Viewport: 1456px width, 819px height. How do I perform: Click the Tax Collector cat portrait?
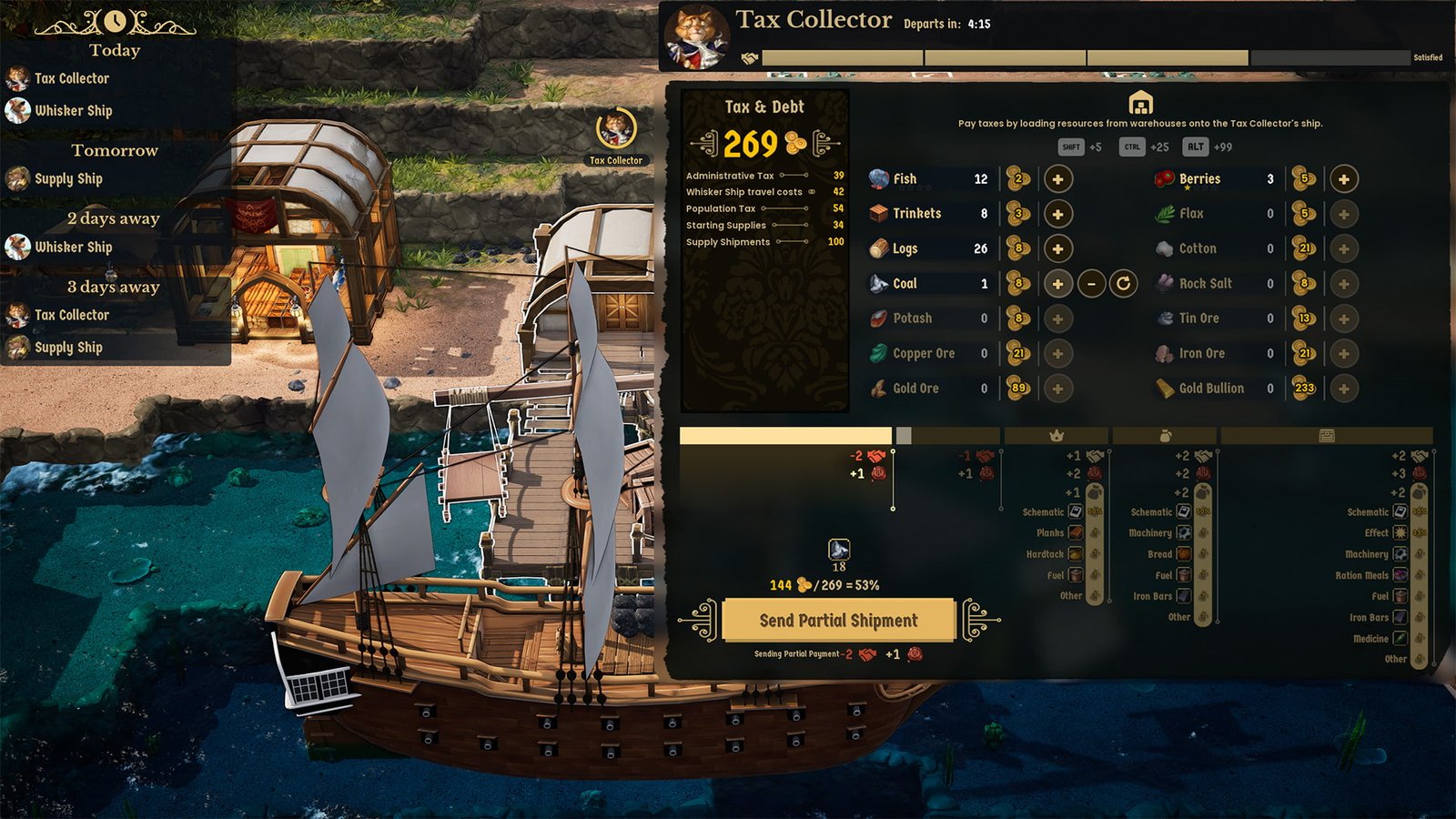click(696, 38)
